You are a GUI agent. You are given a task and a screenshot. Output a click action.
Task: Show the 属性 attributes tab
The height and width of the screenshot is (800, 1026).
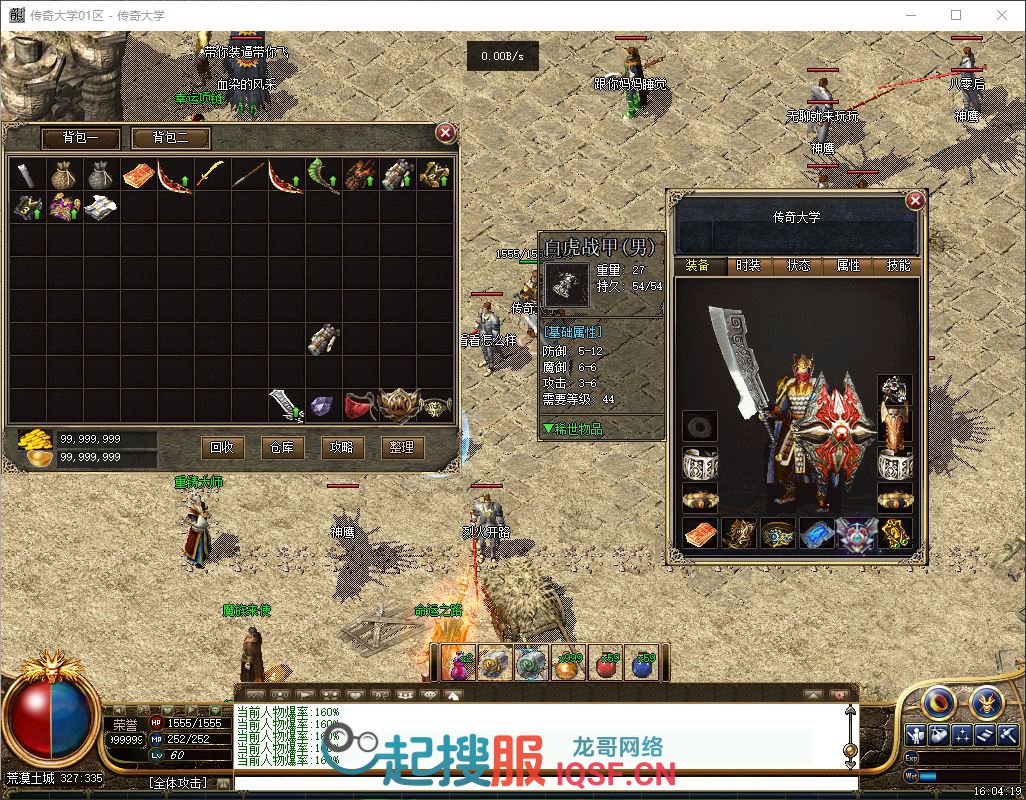pyautogui.click(x=848, y=266)
